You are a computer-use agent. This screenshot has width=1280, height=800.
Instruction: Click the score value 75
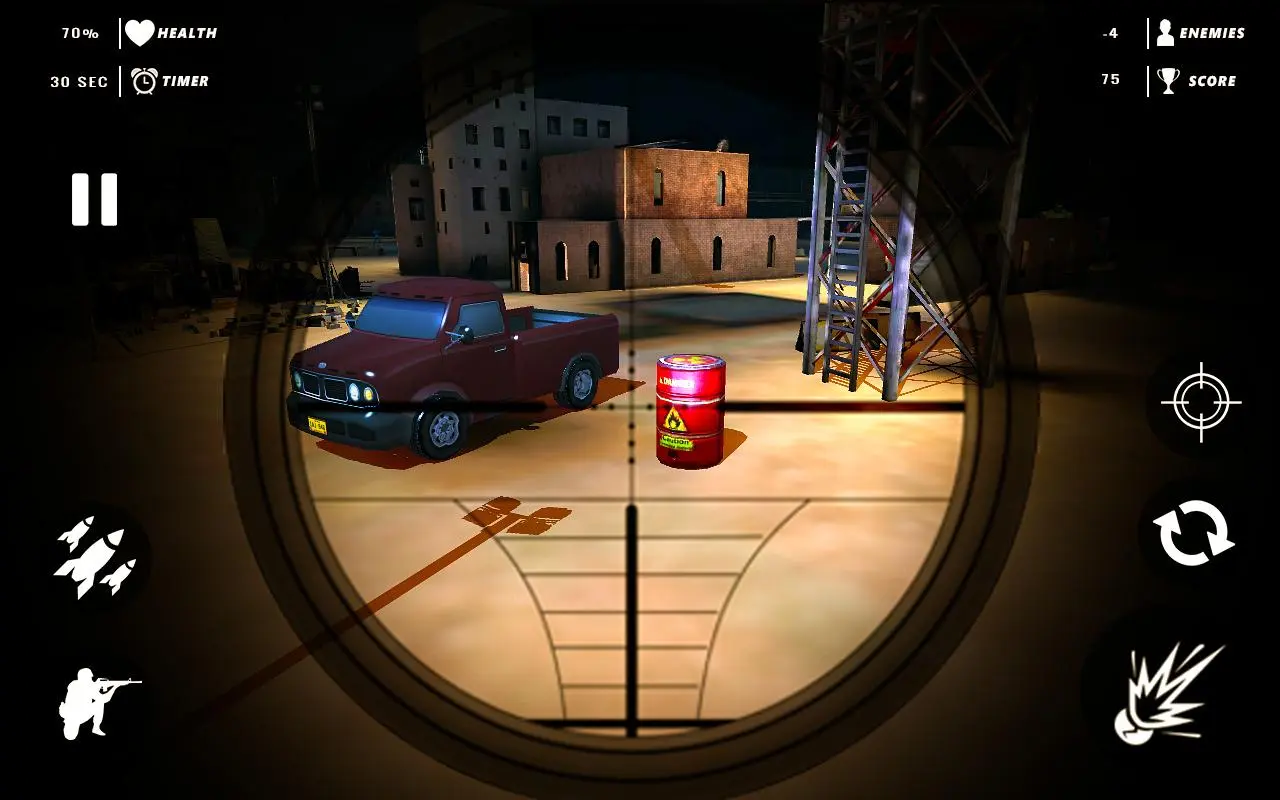click(x=1108, y=79)
